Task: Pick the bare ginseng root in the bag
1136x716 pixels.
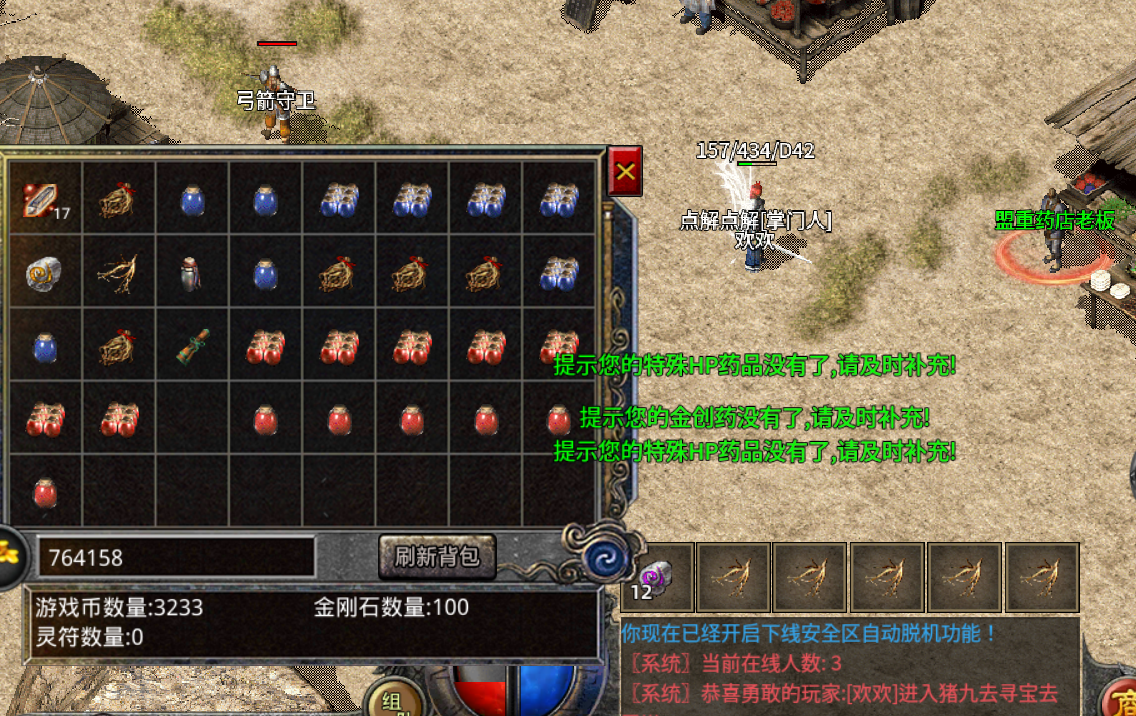Action: click(119, 272)
